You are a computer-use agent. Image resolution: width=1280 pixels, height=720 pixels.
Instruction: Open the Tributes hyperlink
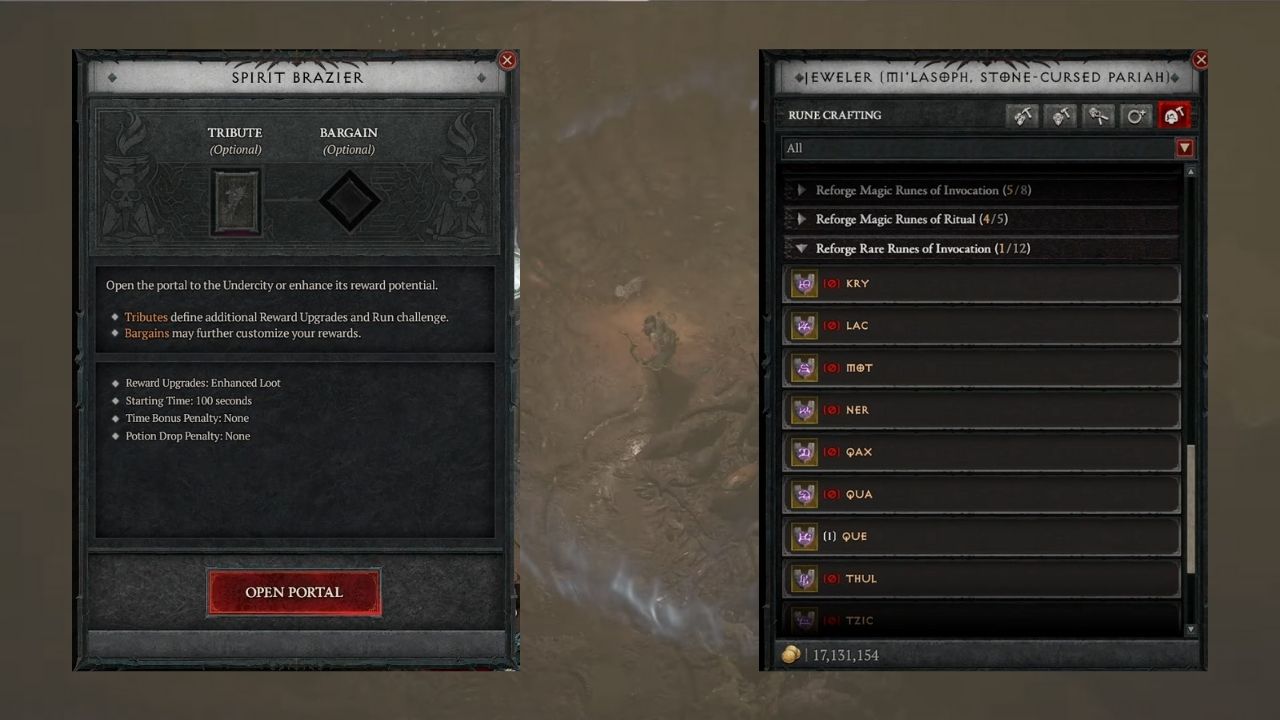[146, 317]
